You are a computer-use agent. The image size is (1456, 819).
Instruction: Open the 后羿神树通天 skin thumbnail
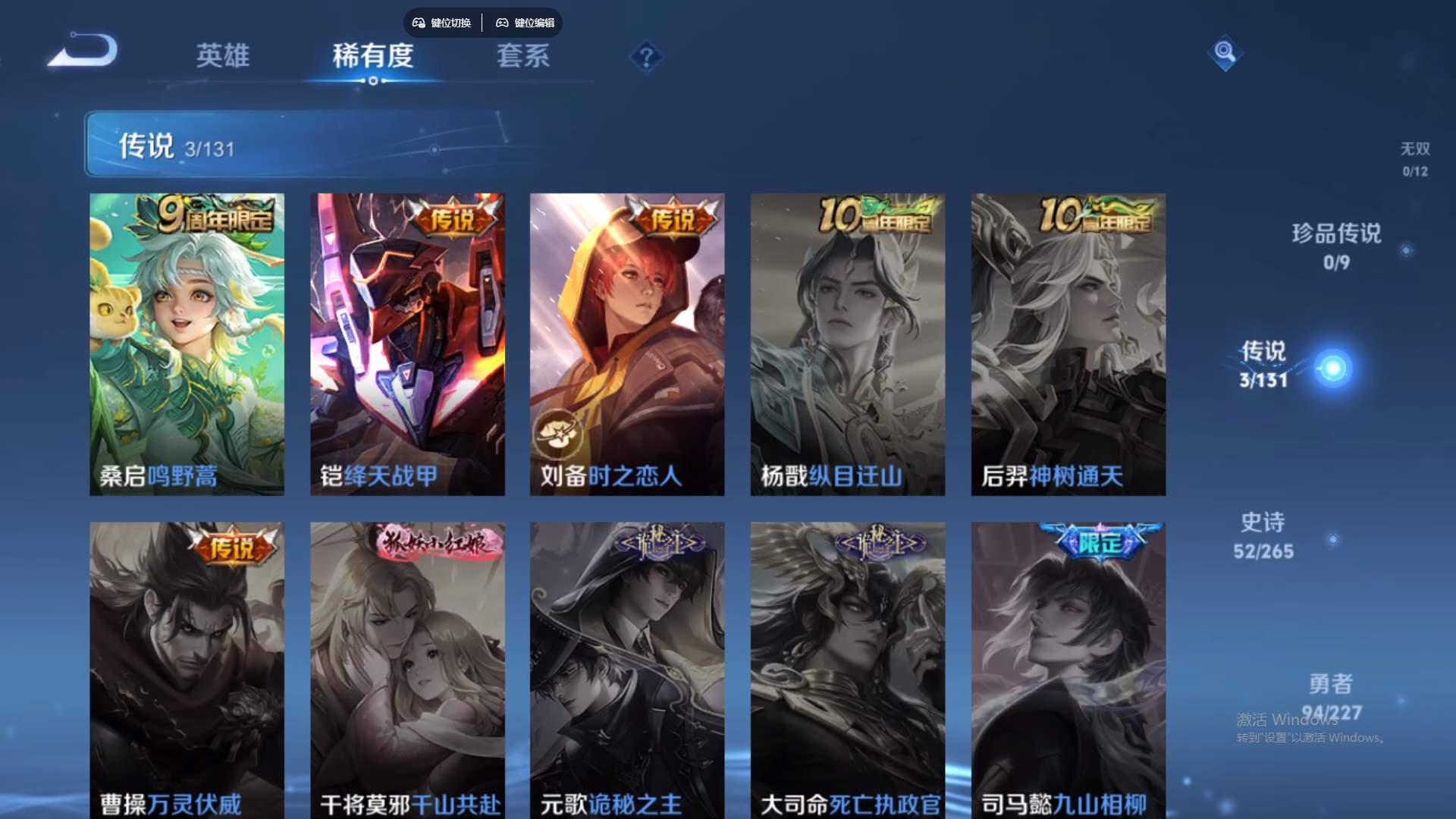click(1068, 343)
